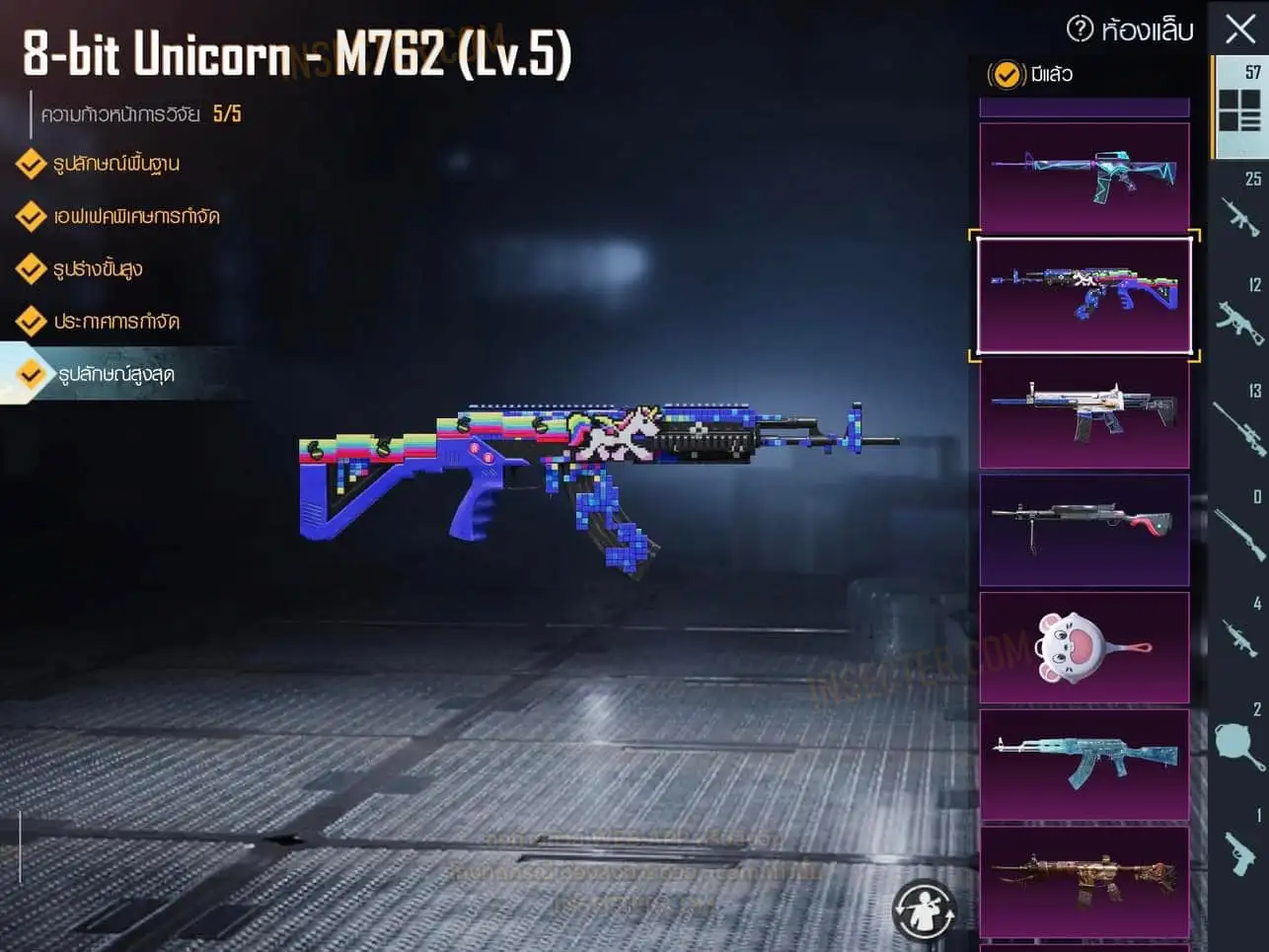Click the round character preview toggle icon
Screen dimensions: 1269x952
pos(925,910)
